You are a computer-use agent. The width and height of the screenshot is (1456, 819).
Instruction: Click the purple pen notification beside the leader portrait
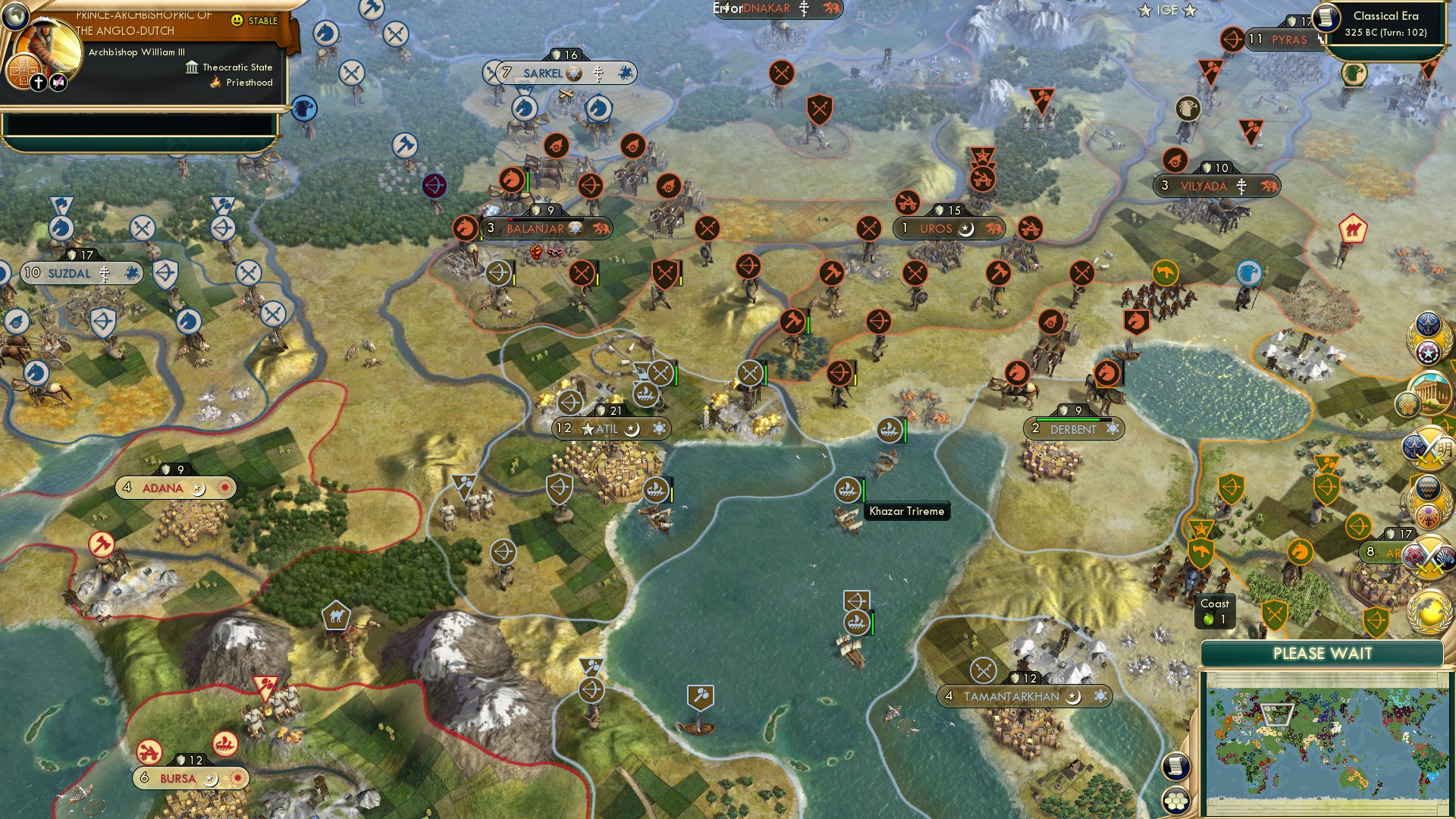point(58,81)
